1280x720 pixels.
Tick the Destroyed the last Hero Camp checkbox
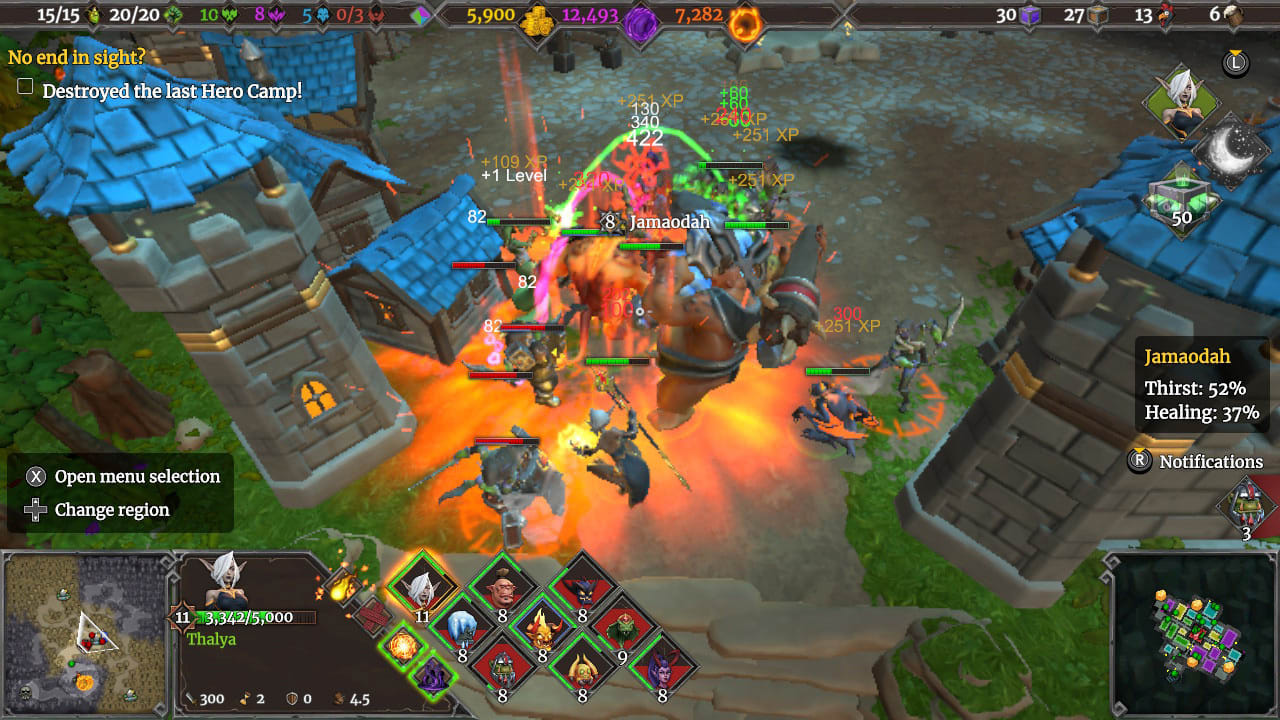(23, 87)
